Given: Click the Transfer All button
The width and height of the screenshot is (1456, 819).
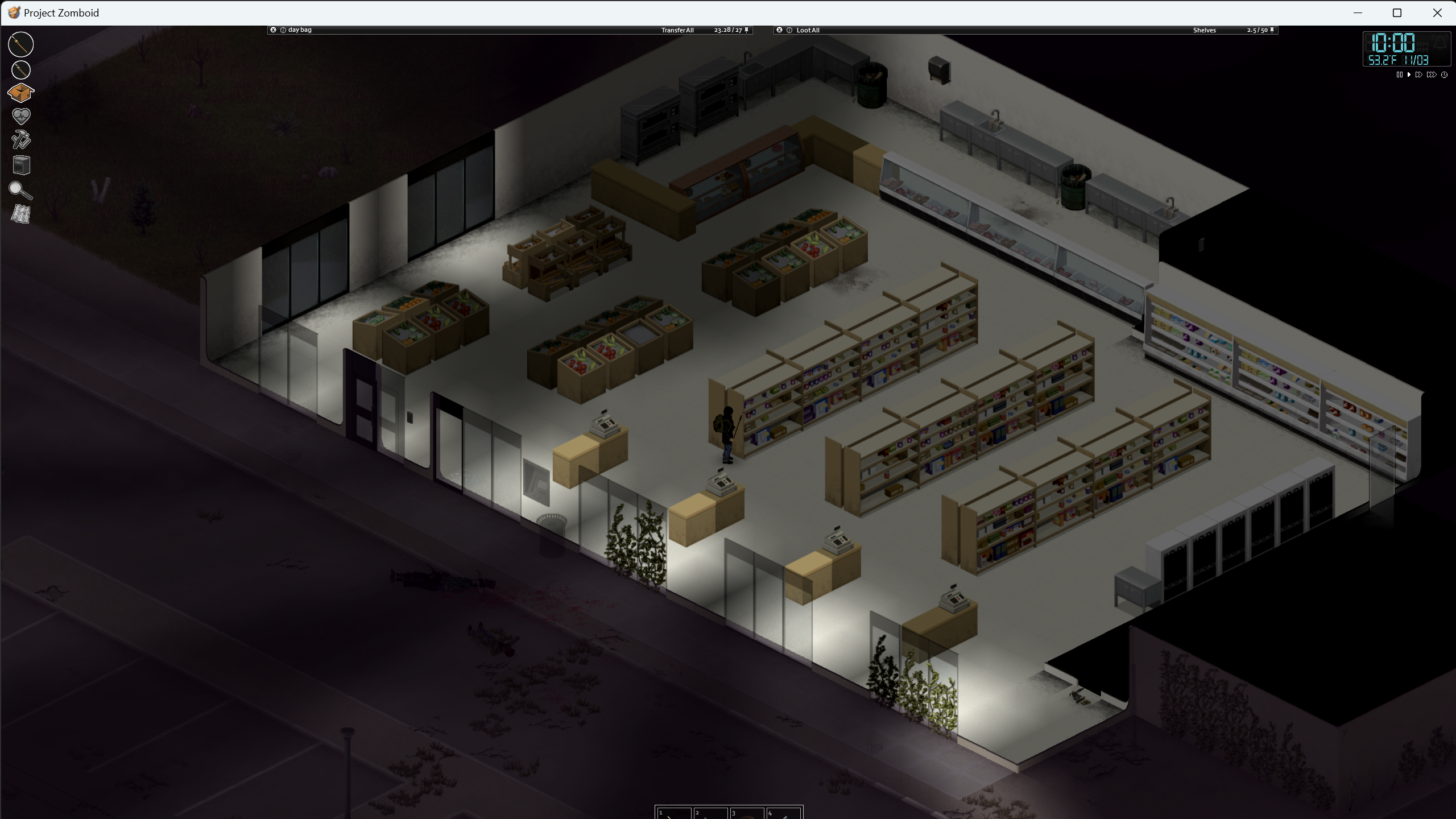Looking at the screenshot, I should pos(677,30).
